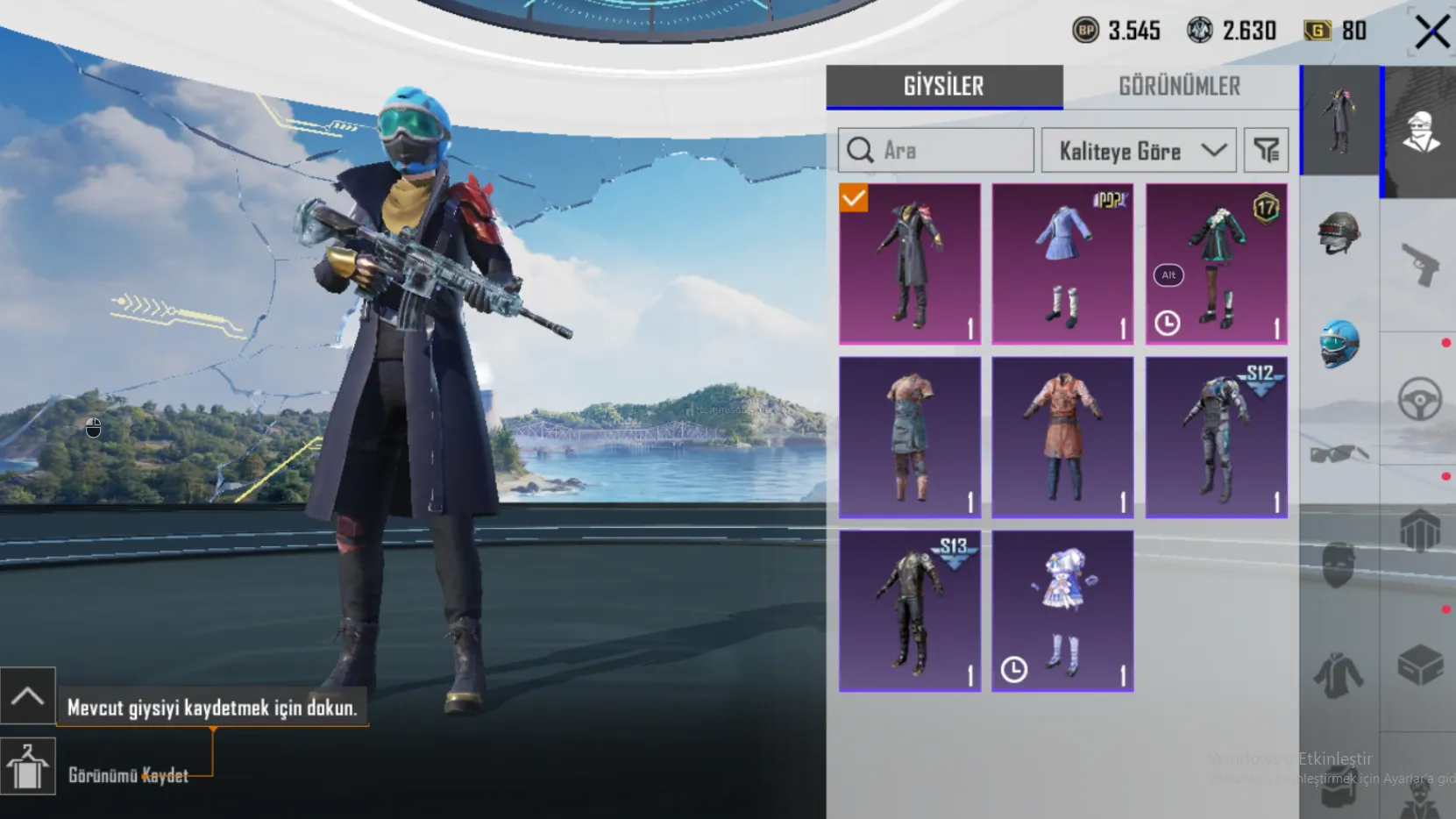Click the Ara search field
Screen dimensions: 1456x819
point(936,151)
